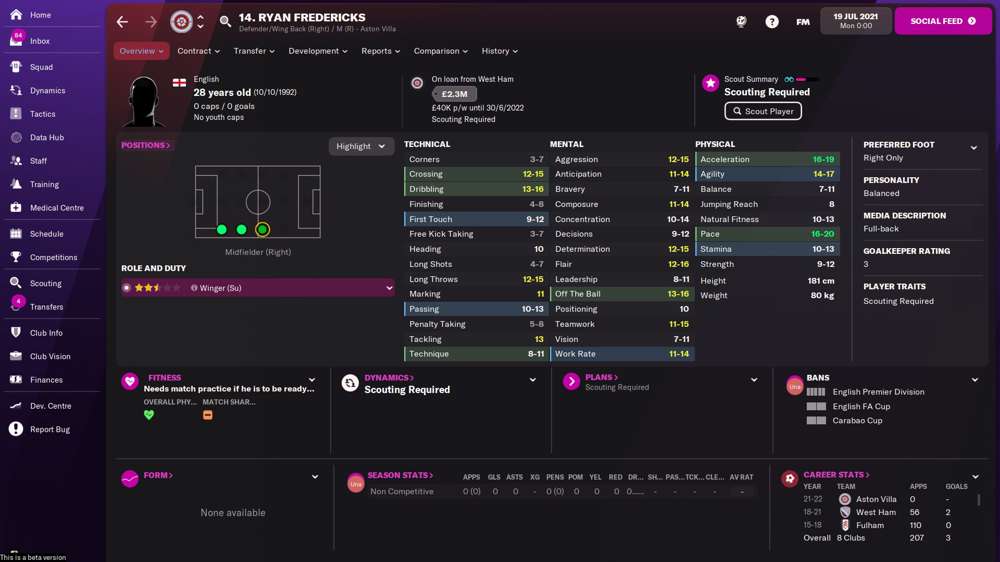Viewport: 1000px width, 562px height.
Task: Open the Inbox from the sidebar
Action: pyautogui.click(x=39, y=41)
